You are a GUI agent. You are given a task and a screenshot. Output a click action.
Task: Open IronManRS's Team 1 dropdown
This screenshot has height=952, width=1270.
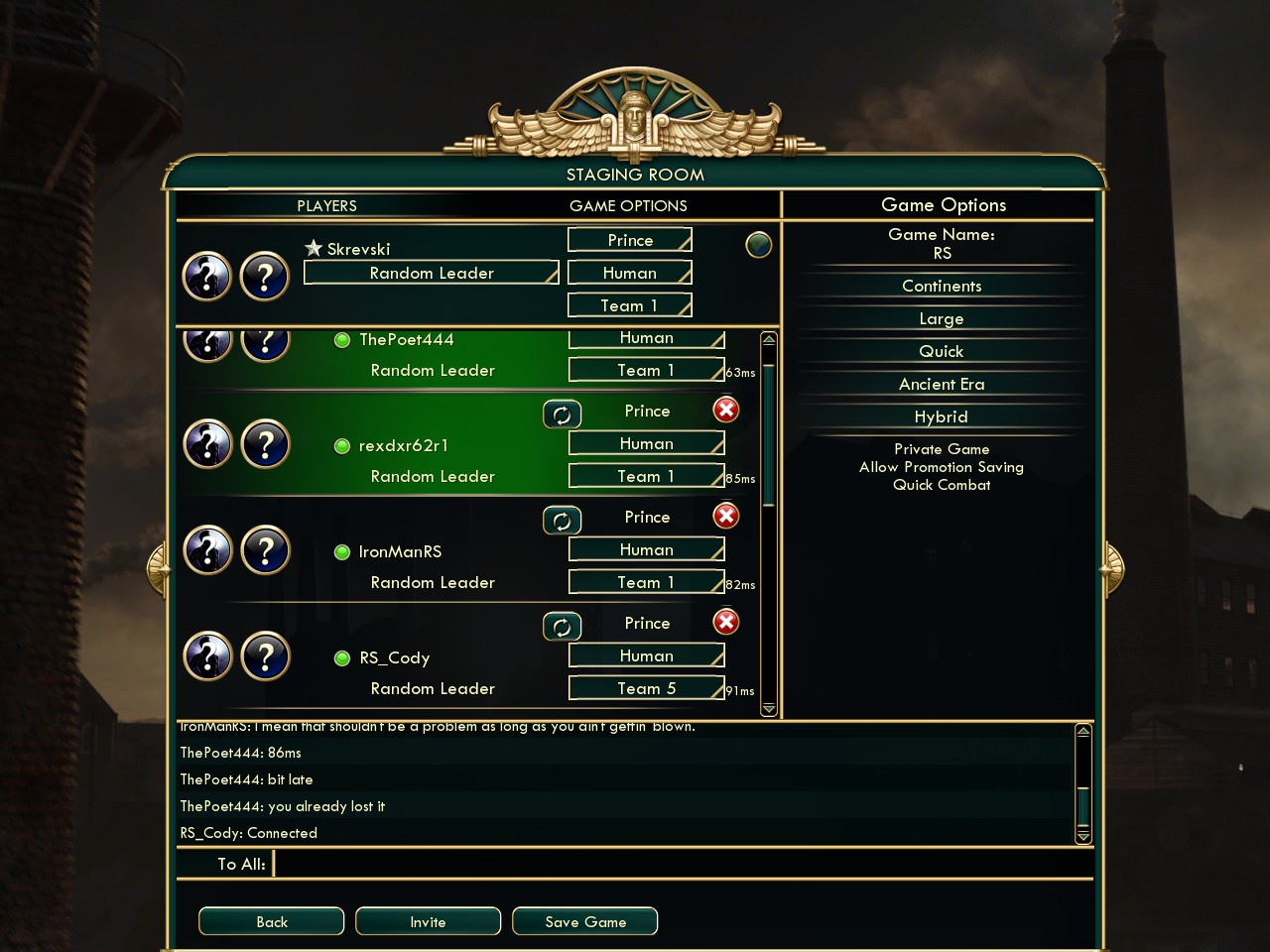click(646, 582)
